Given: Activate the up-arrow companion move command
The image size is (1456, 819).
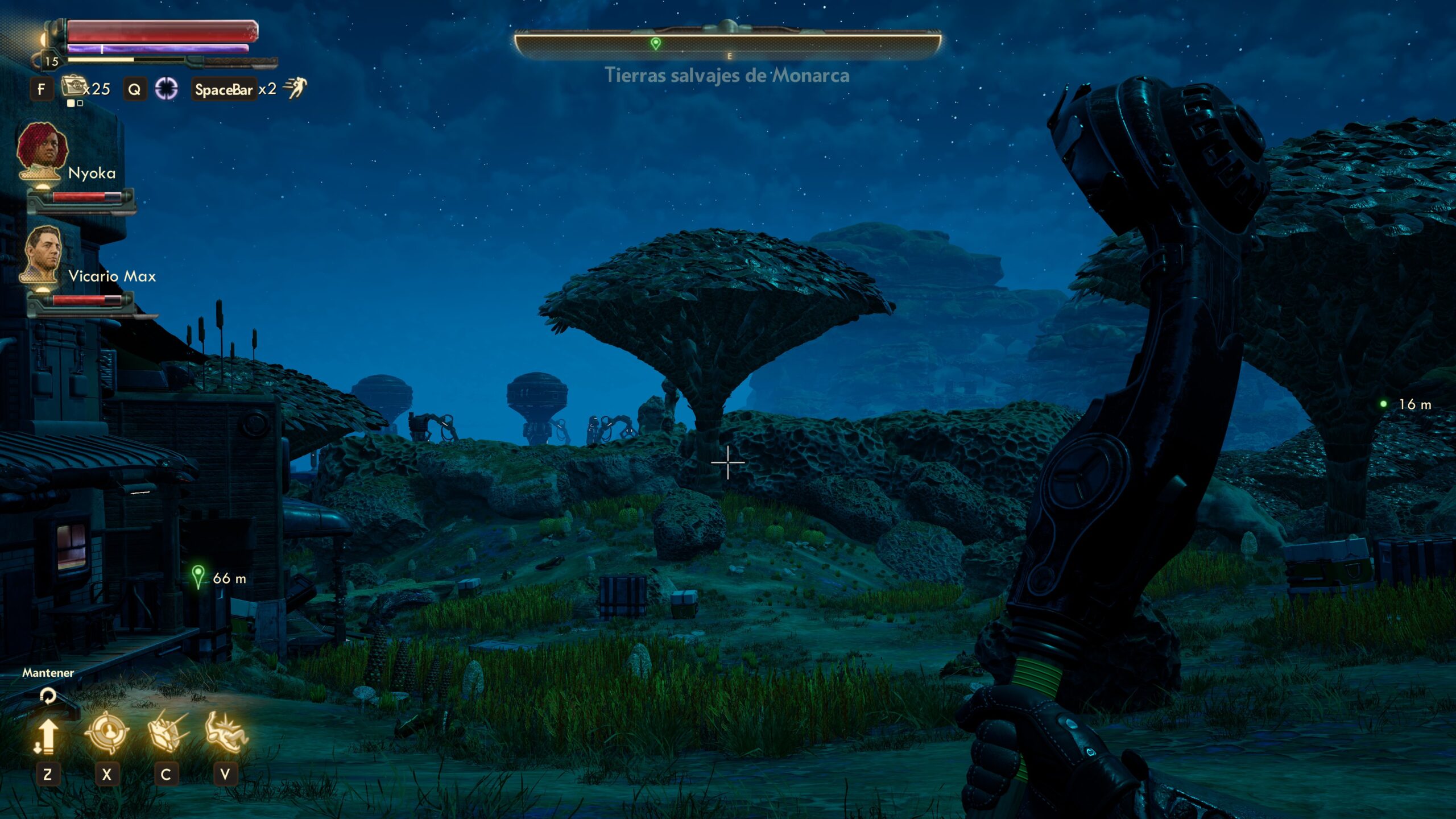Looking at the screenshot, I should [47, 735].
